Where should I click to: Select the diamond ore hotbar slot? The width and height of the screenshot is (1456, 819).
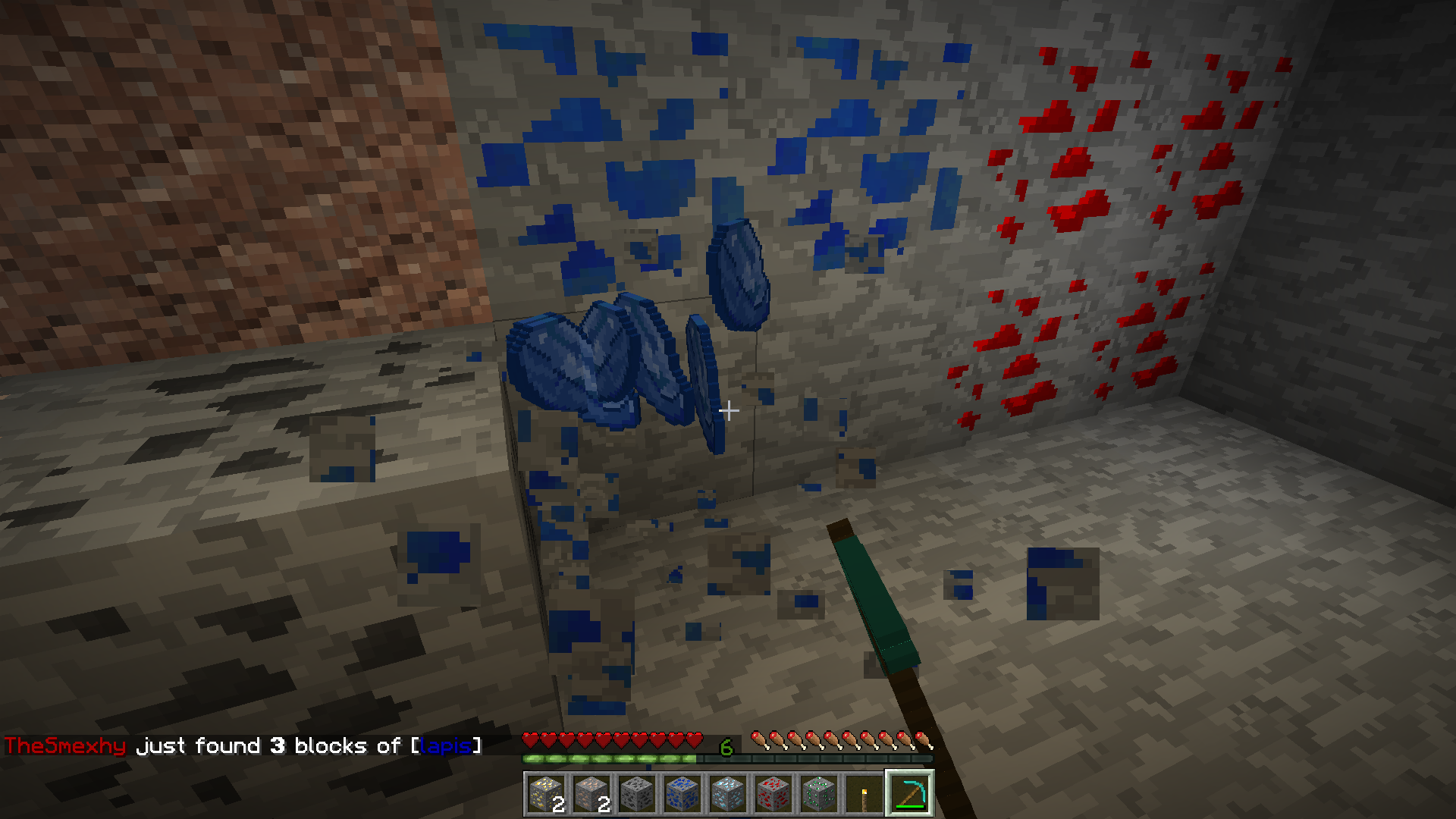728,794
